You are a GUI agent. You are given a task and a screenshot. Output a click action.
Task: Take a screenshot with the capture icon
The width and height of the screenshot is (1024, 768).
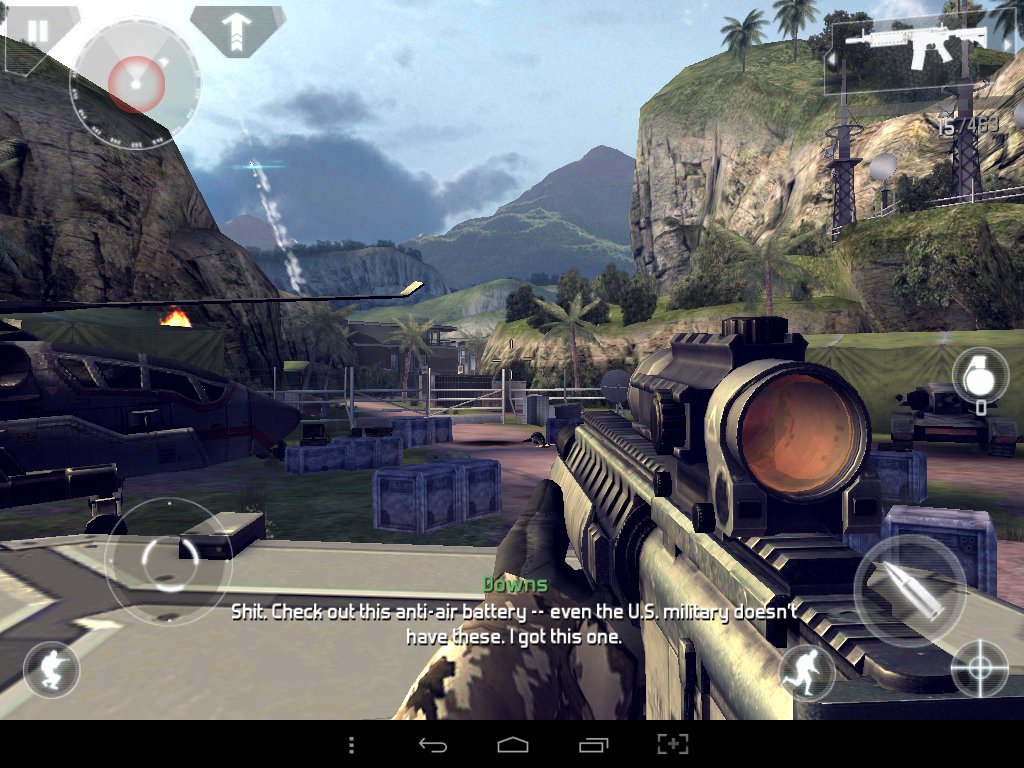(x=673, y=745)
